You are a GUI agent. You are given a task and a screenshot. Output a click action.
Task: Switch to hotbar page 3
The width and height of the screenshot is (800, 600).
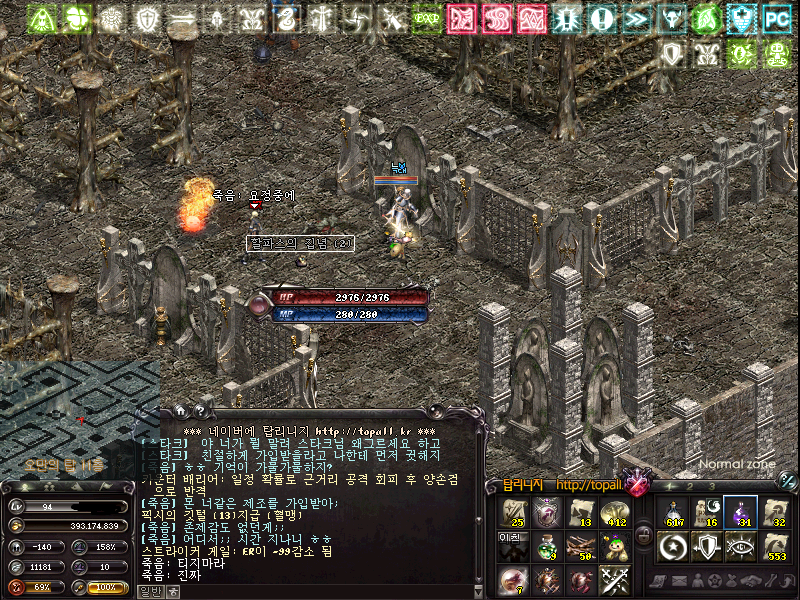(711, 486)
